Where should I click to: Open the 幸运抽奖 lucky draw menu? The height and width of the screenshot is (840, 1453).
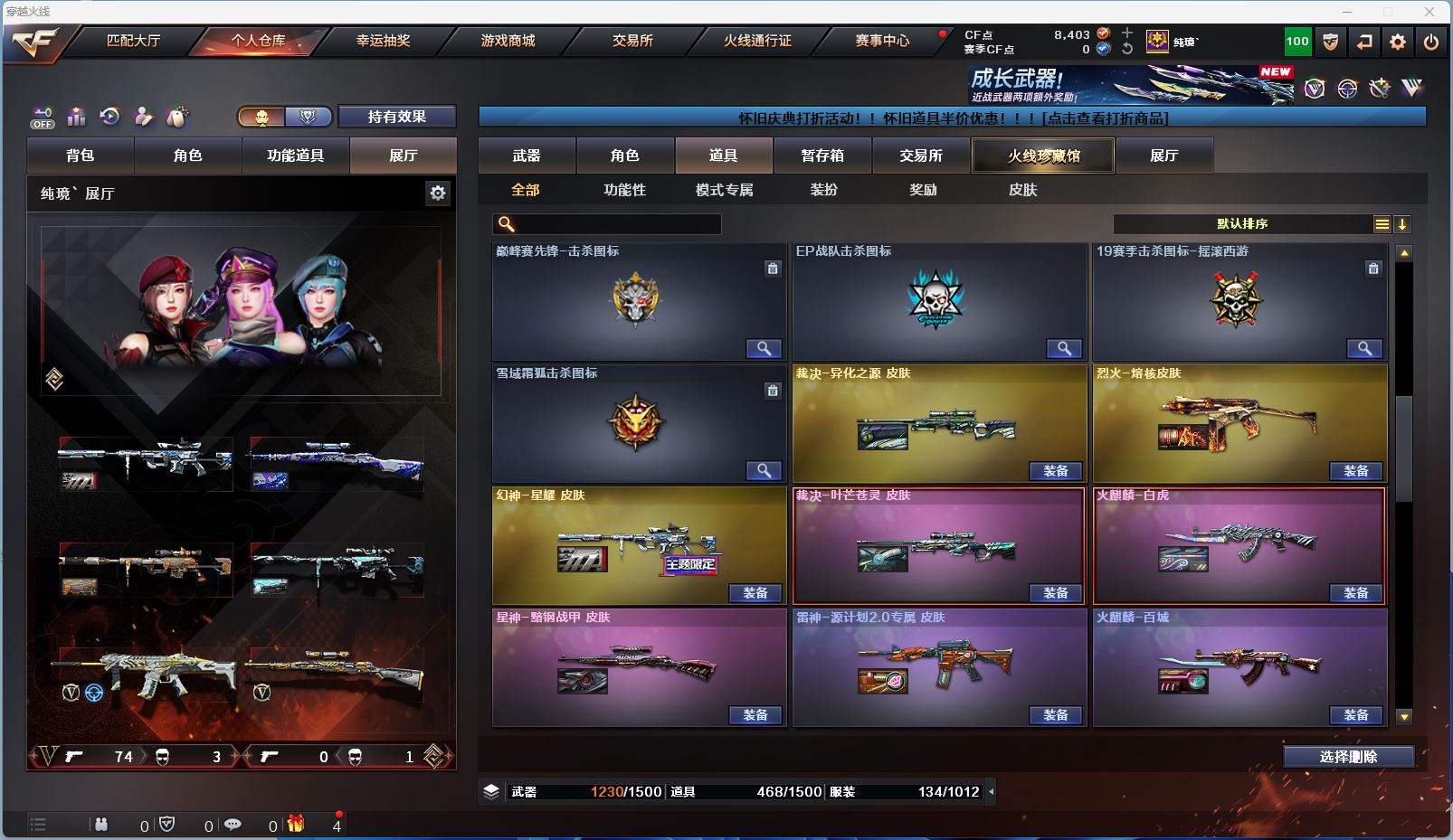tap(383, 41)
